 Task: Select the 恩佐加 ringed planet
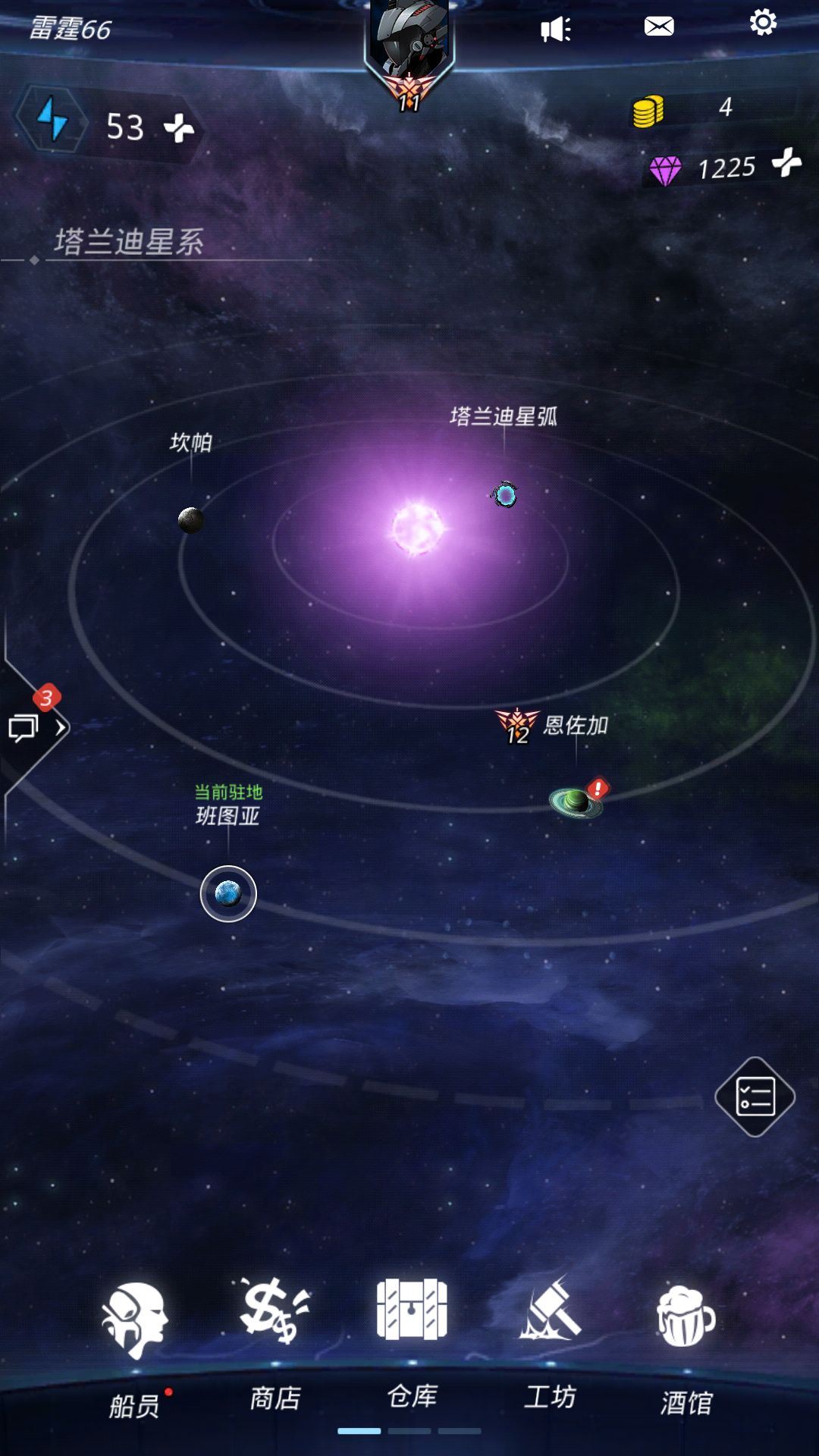coord(576,802)
